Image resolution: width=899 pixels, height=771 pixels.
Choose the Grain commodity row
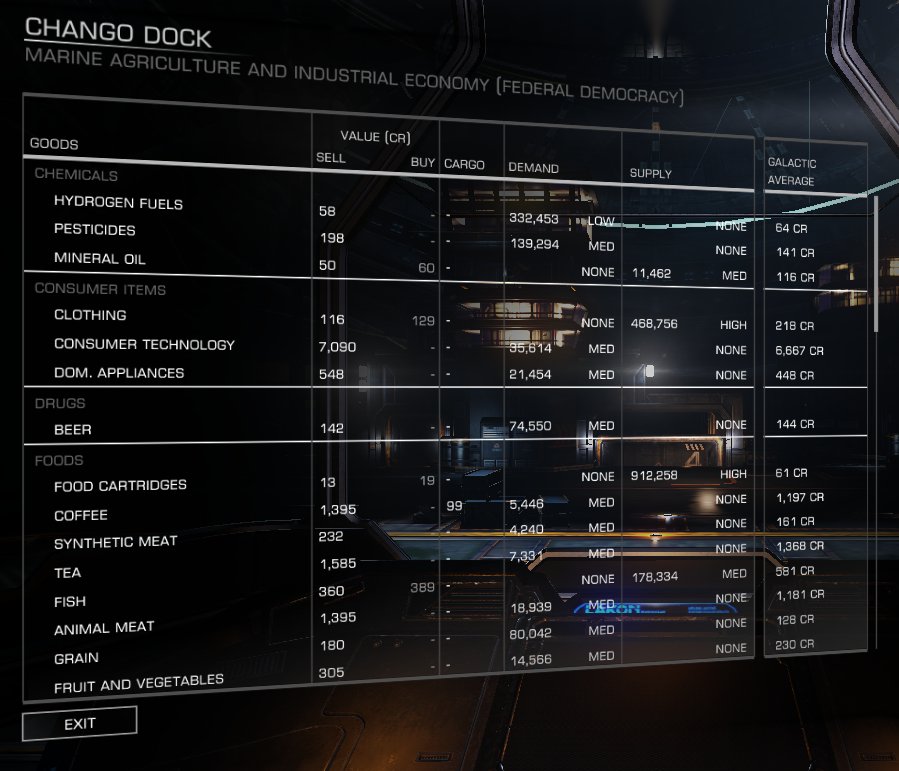pos(76,659)
